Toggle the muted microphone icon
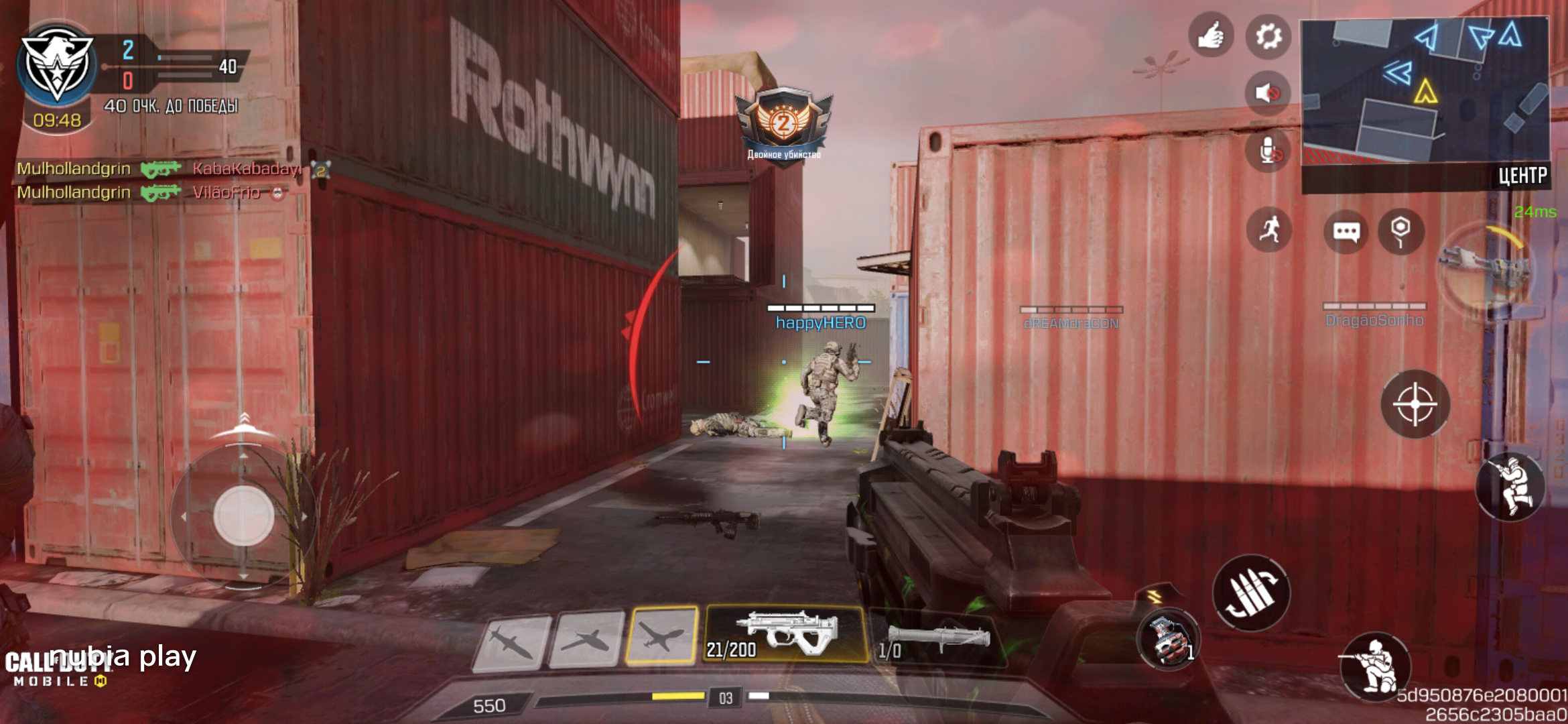This screenshot has height=724, width=1568. (1268, 152)
